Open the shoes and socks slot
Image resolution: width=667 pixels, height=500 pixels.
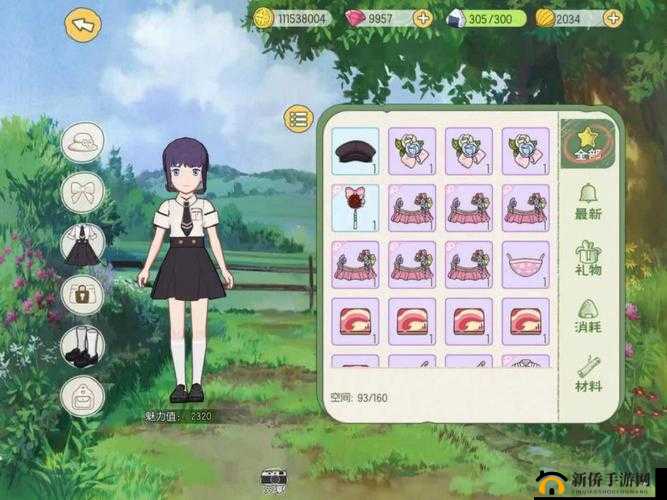click(82, 345)
